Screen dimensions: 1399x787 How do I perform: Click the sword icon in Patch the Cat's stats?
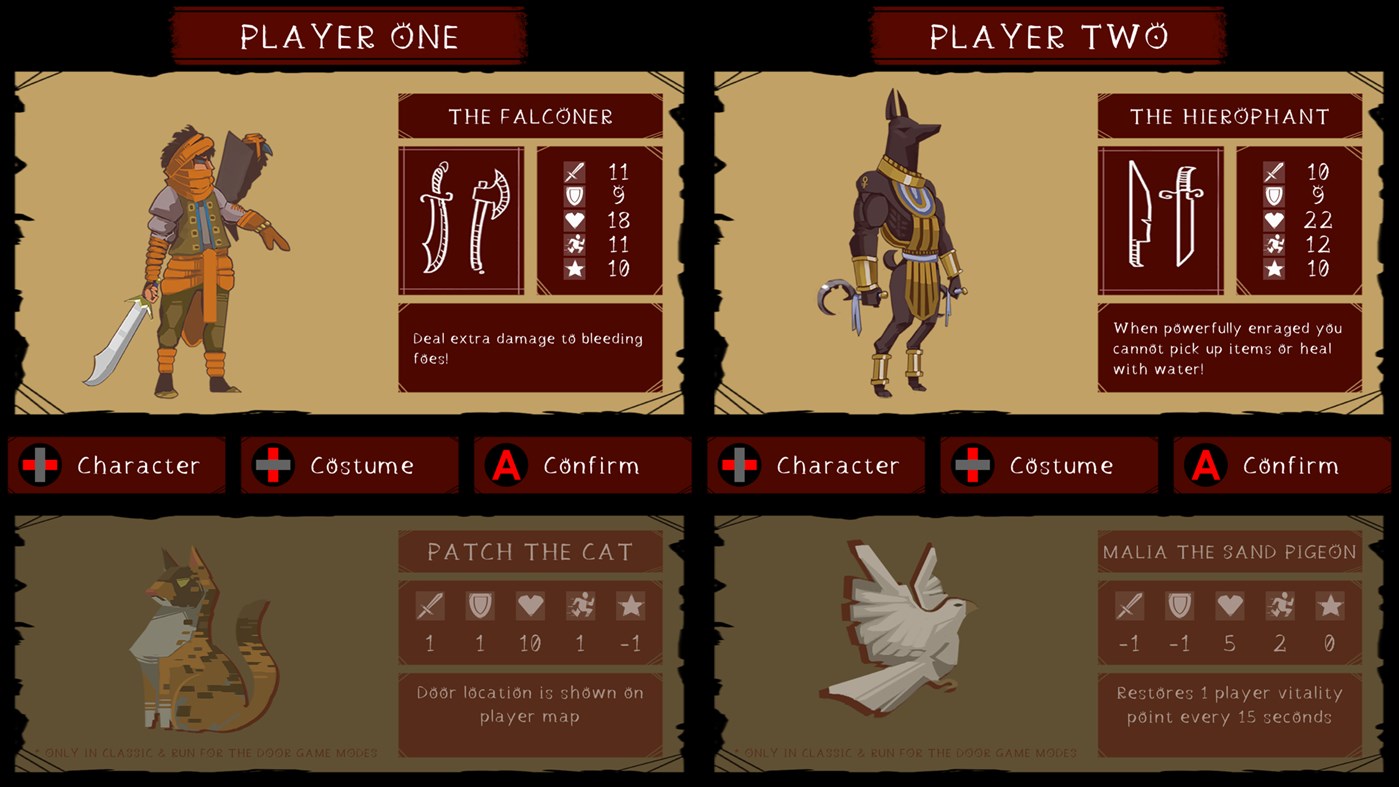(428, 605)
